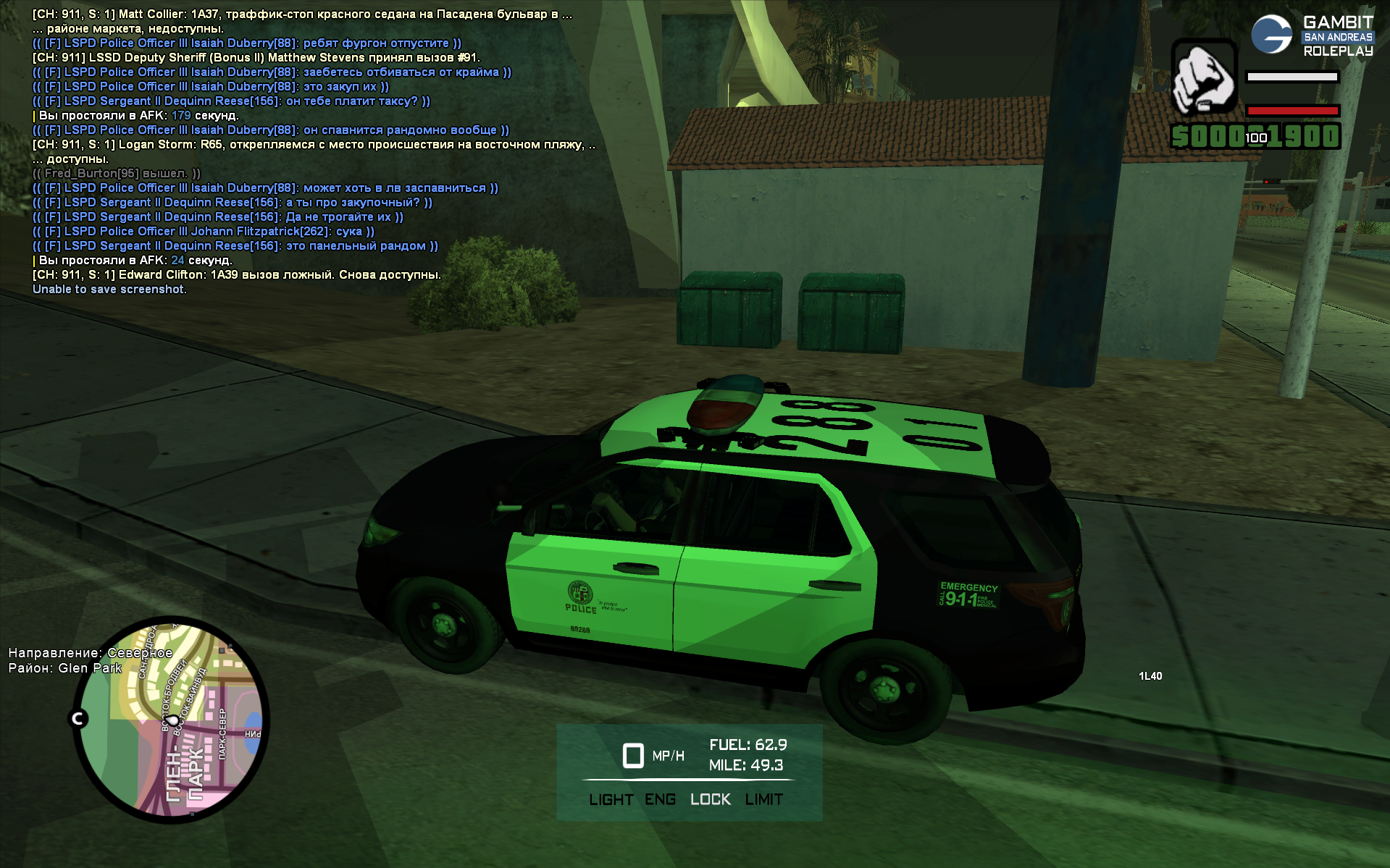Viewport: 1390px width, 868px height.
Task: Click the north compass marker on minimap
Action: pos(78,718)
